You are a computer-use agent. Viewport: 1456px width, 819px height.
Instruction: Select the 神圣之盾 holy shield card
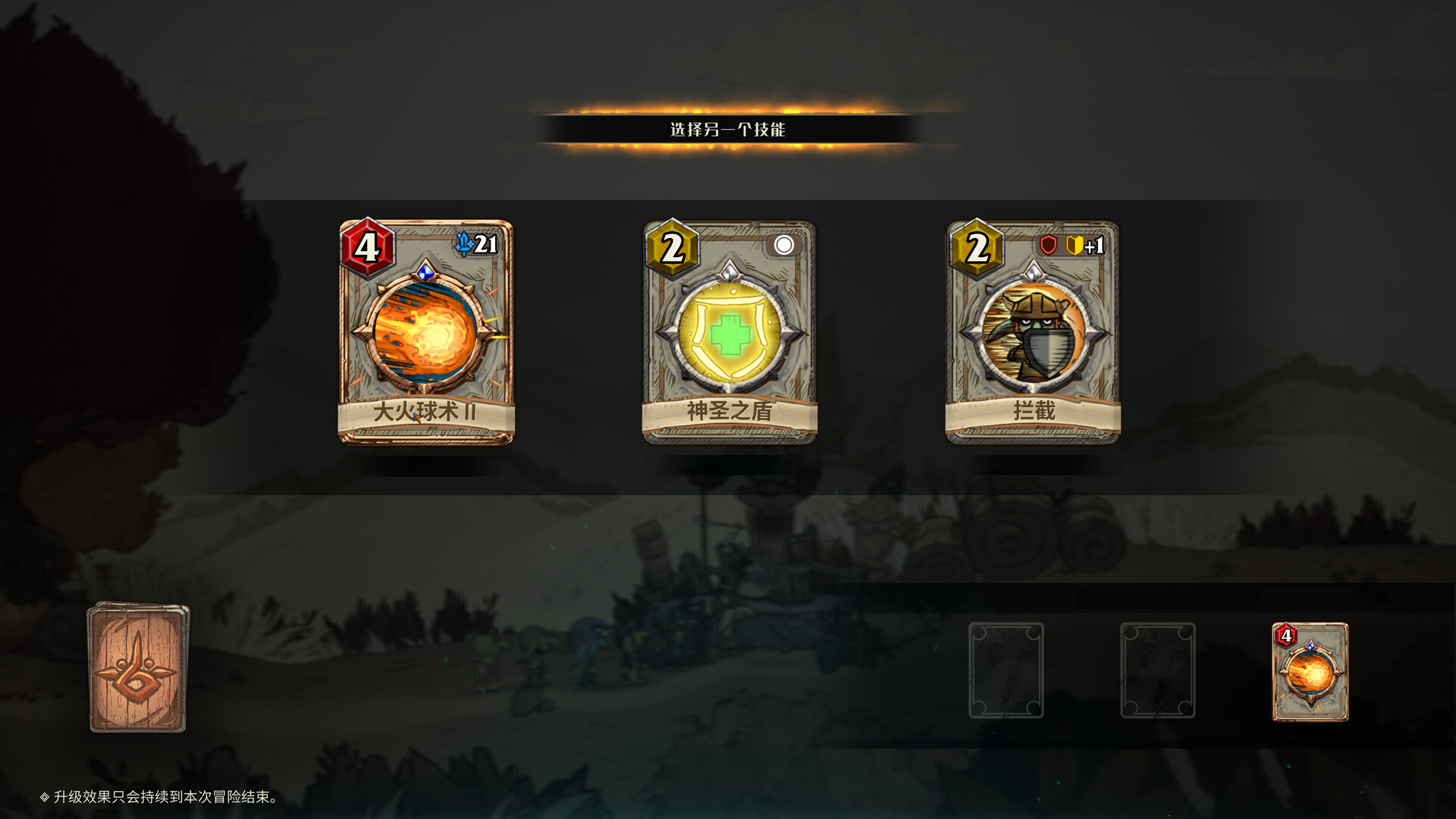(730, 332)
